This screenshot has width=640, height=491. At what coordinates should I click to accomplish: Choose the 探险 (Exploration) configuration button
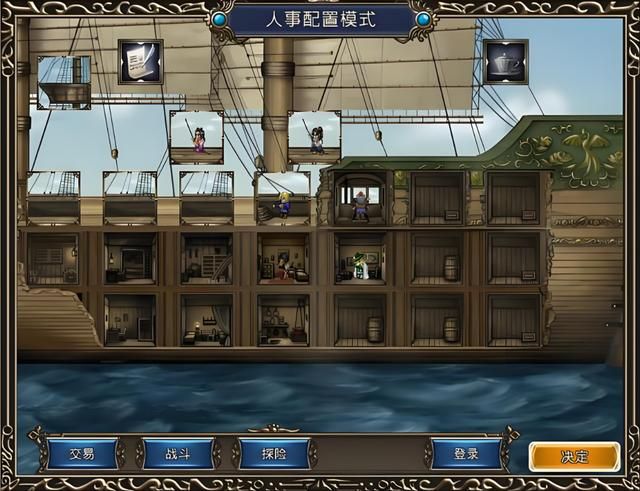274,454
